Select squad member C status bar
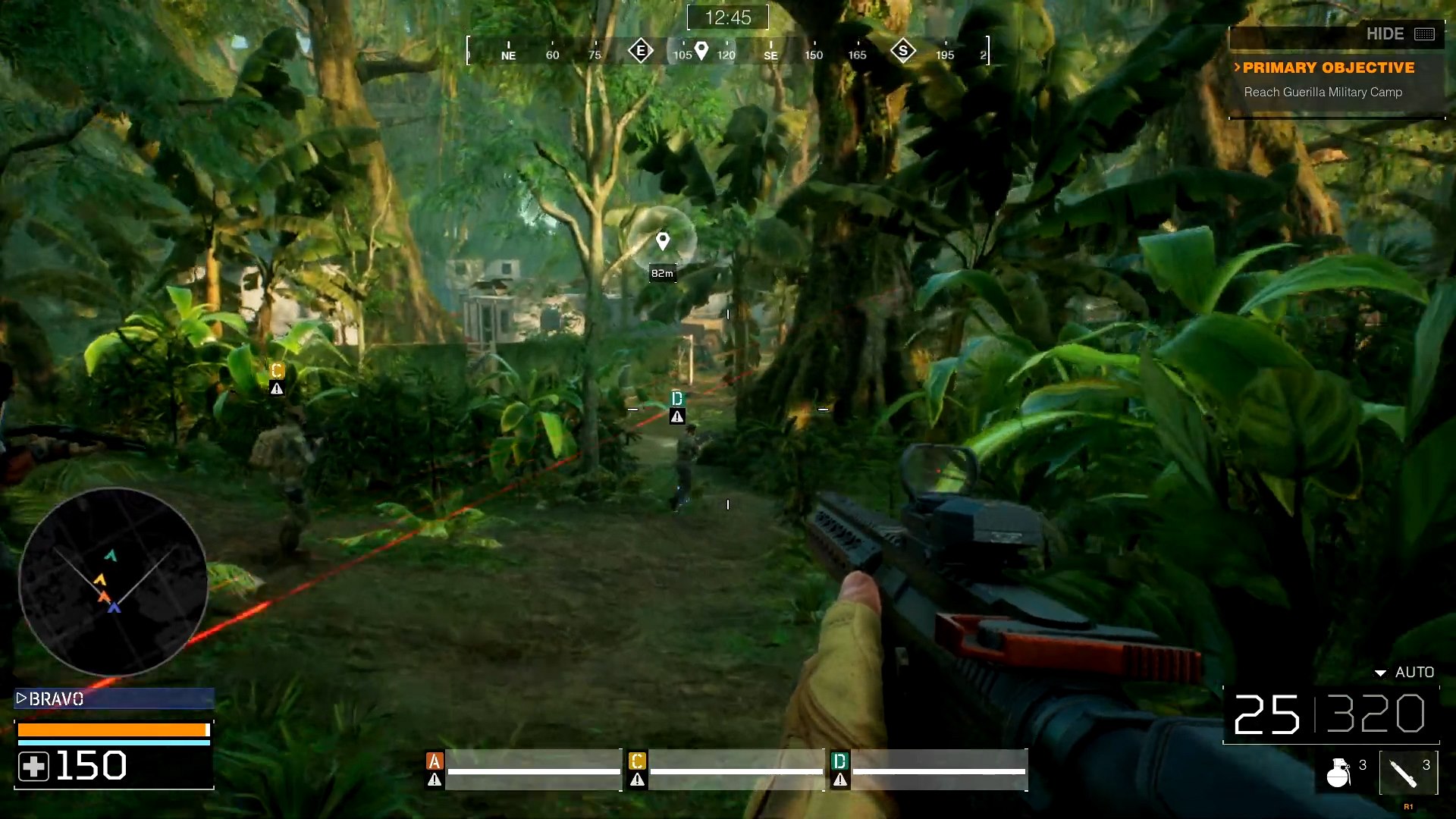 [x=726, y=770]
